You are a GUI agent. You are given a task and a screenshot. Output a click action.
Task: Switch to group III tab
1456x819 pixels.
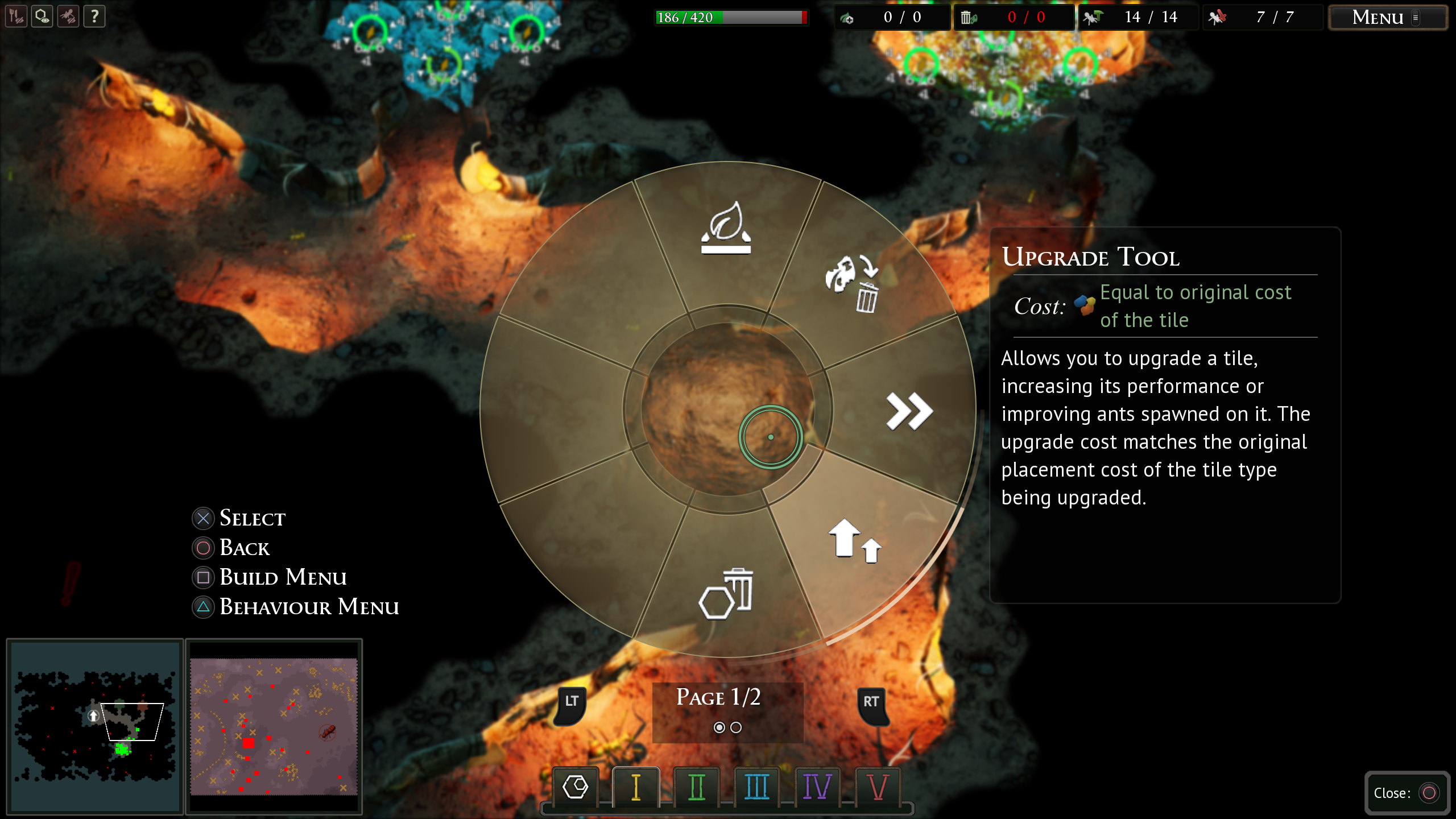coord(756,787)
